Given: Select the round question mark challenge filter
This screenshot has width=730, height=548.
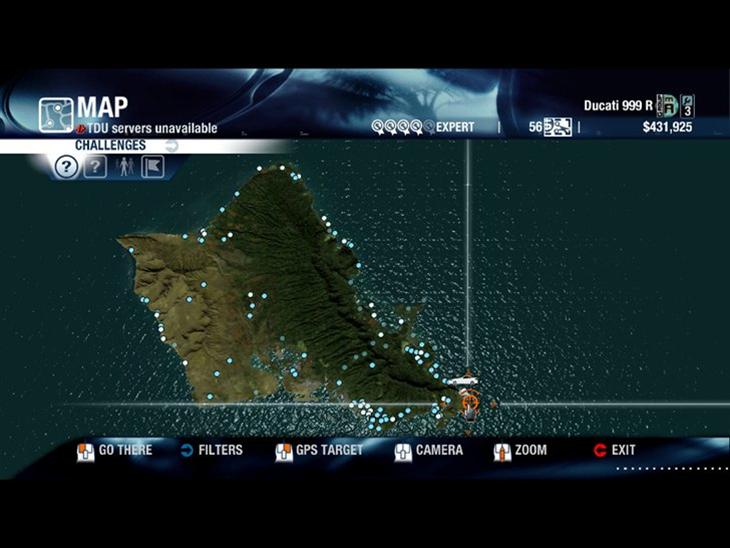Looking at the screenshot, I should tap(65, 167).
